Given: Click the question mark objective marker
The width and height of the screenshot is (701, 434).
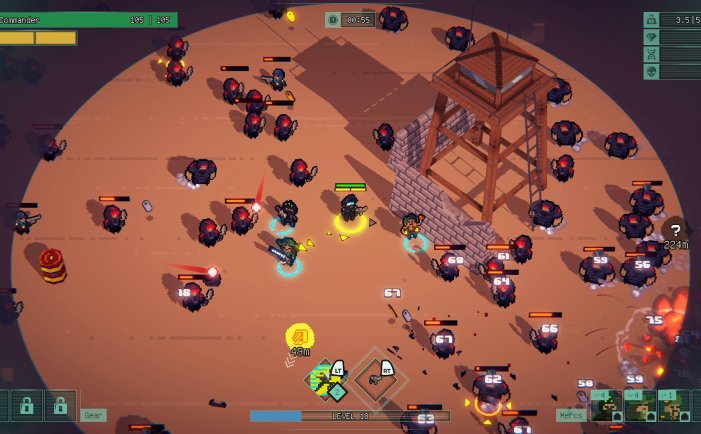Looking at the screenshot, I should (x=677, y=229).
